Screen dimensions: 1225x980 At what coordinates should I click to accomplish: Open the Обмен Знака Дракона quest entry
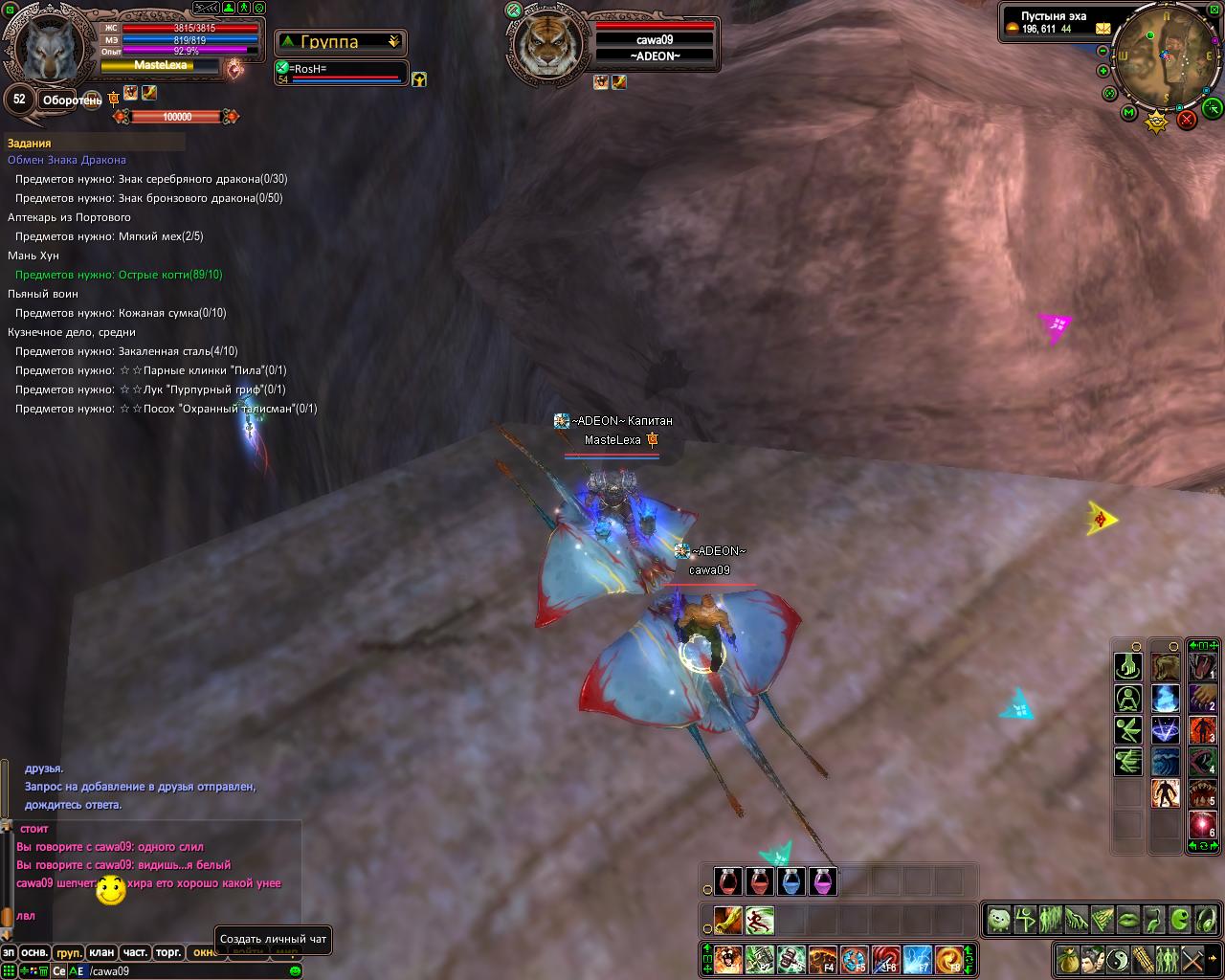(67, 160)
